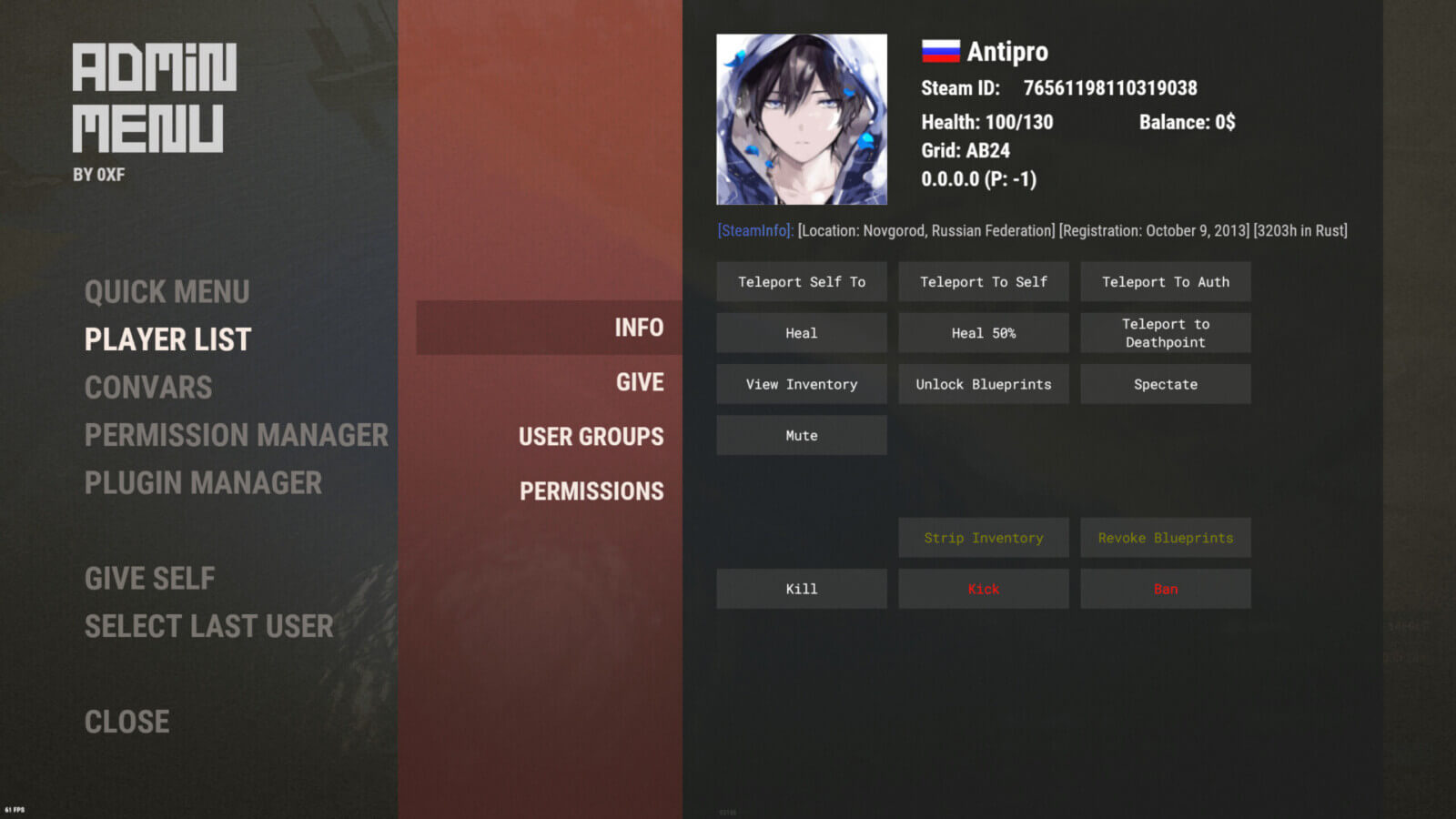Open the PLUGIN MANAGER
The width and height of the screenshot is (1456, 819).
point(202,482)
